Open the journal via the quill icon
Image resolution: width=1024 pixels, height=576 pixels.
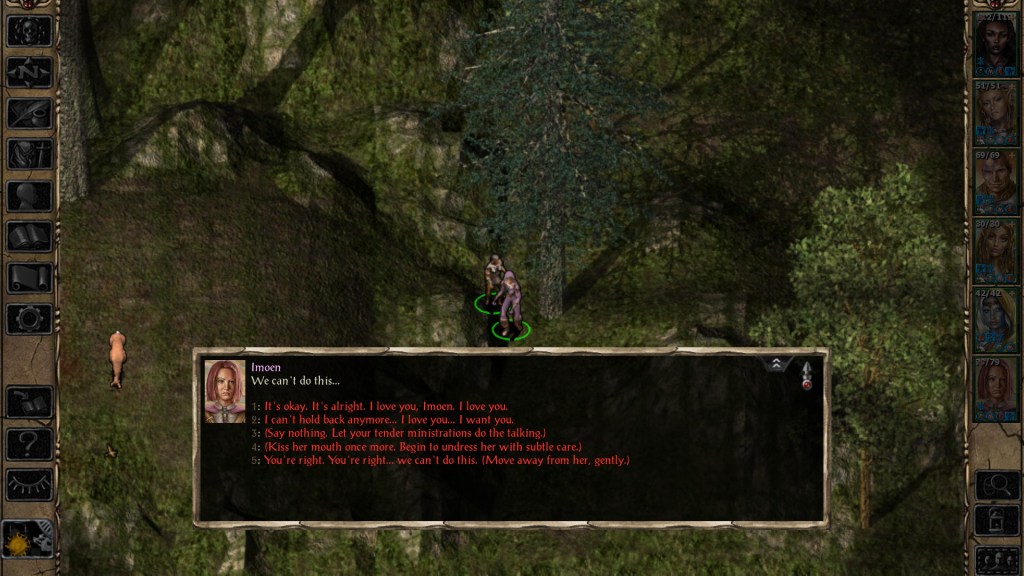coord(29,113)
